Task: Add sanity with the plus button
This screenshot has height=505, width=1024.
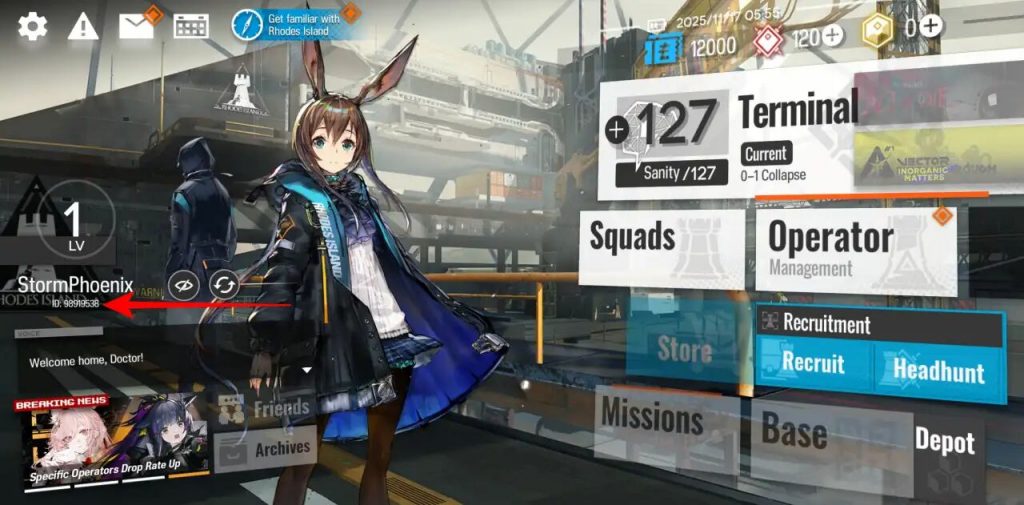Action: point(617,128)
